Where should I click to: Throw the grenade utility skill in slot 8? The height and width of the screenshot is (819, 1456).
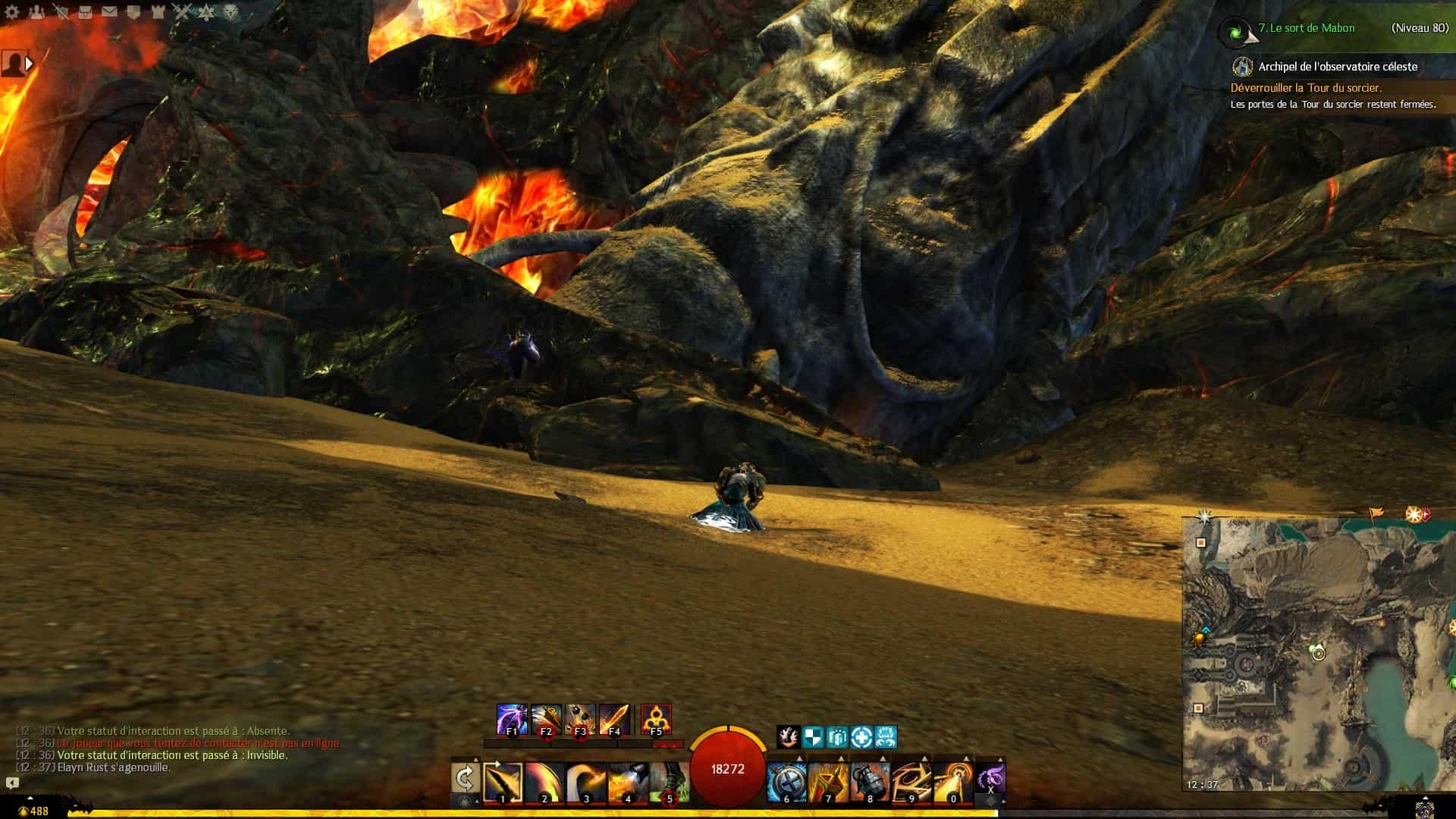pyautogui.click(x=870, y=783)
